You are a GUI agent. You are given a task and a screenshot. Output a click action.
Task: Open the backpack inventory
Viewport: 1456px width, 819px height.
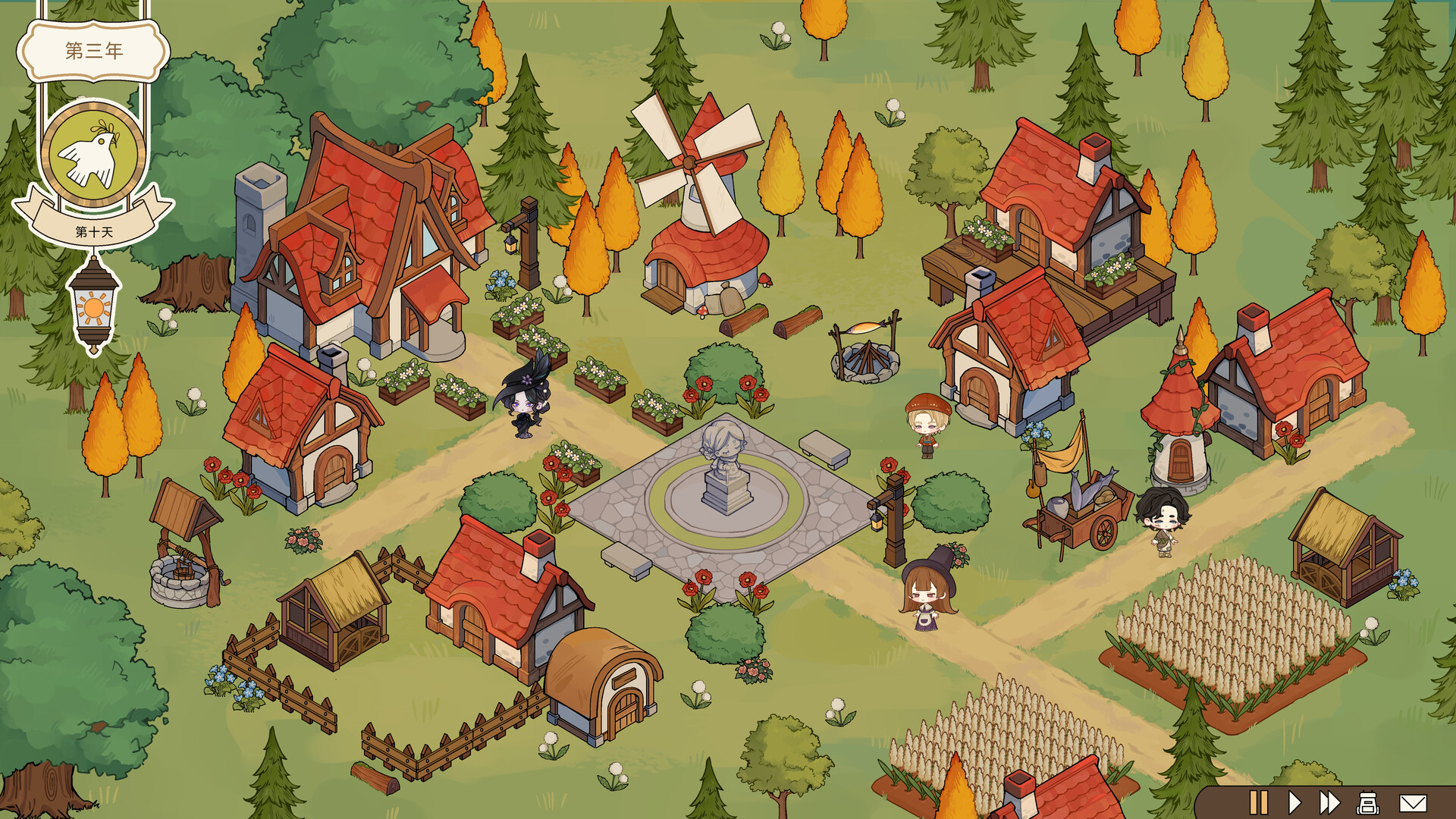(1367, 802)
